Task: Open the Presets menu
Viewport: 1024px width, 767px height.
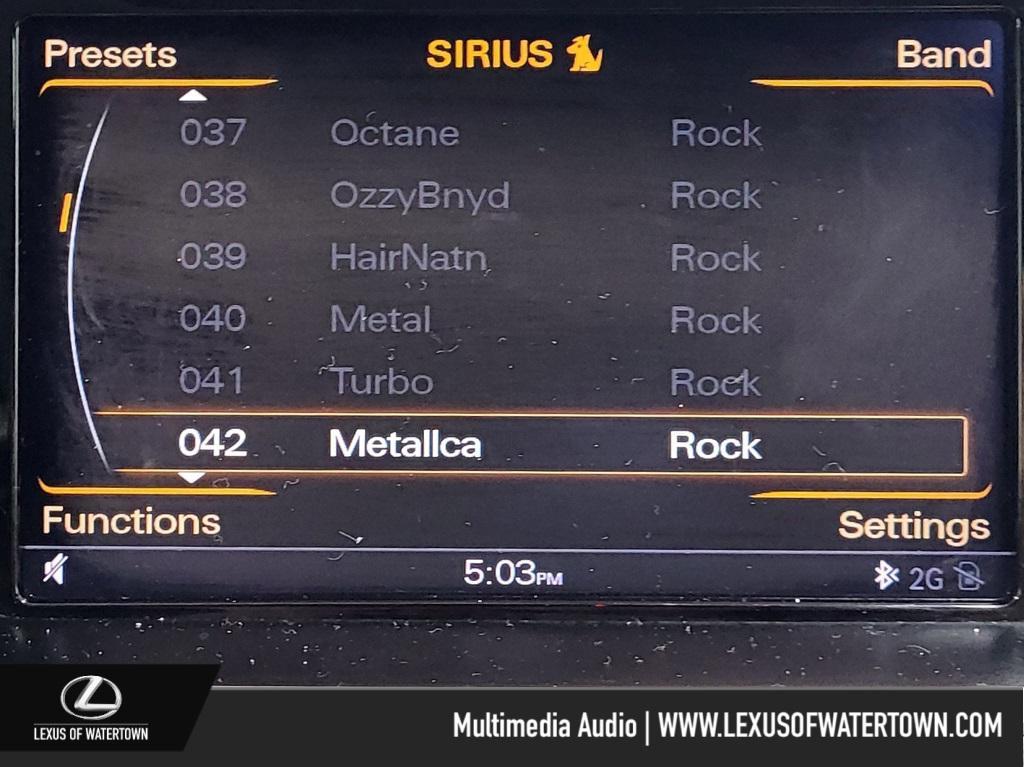Action: coord(110,54)
